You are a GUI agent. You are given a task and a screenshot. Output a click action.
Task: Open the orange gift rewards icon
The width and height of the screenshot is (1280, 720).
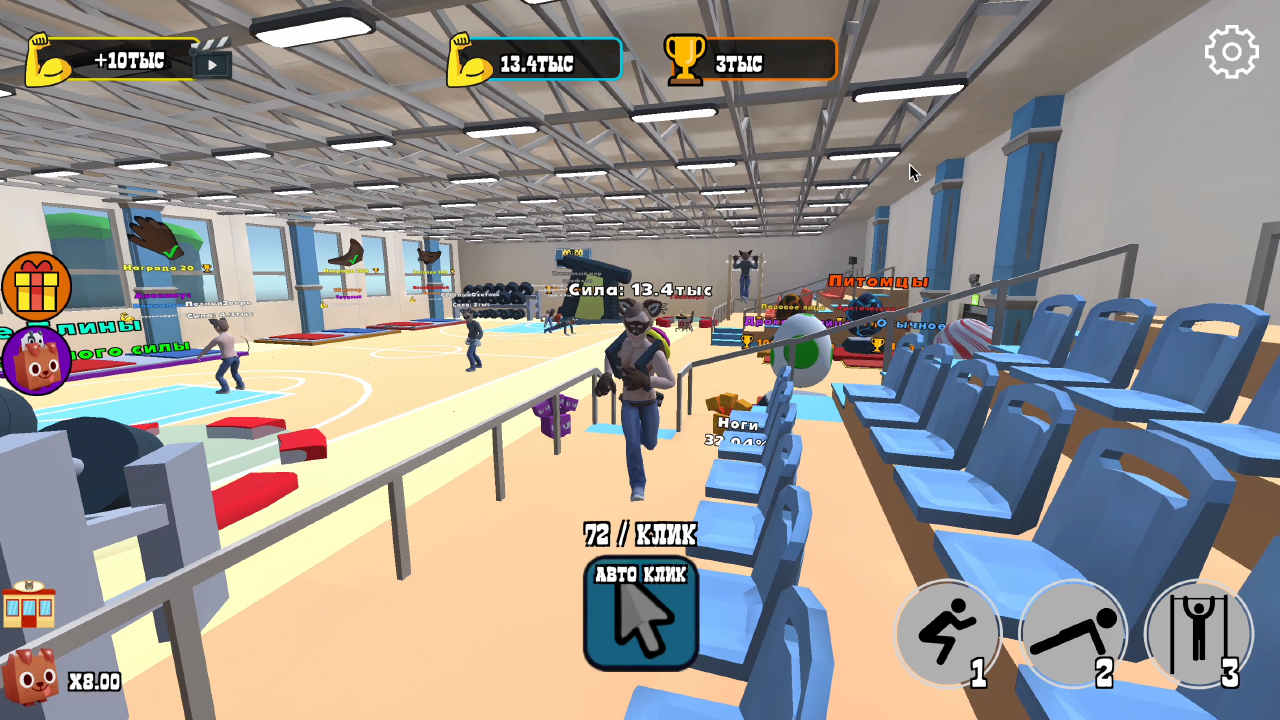38,288
